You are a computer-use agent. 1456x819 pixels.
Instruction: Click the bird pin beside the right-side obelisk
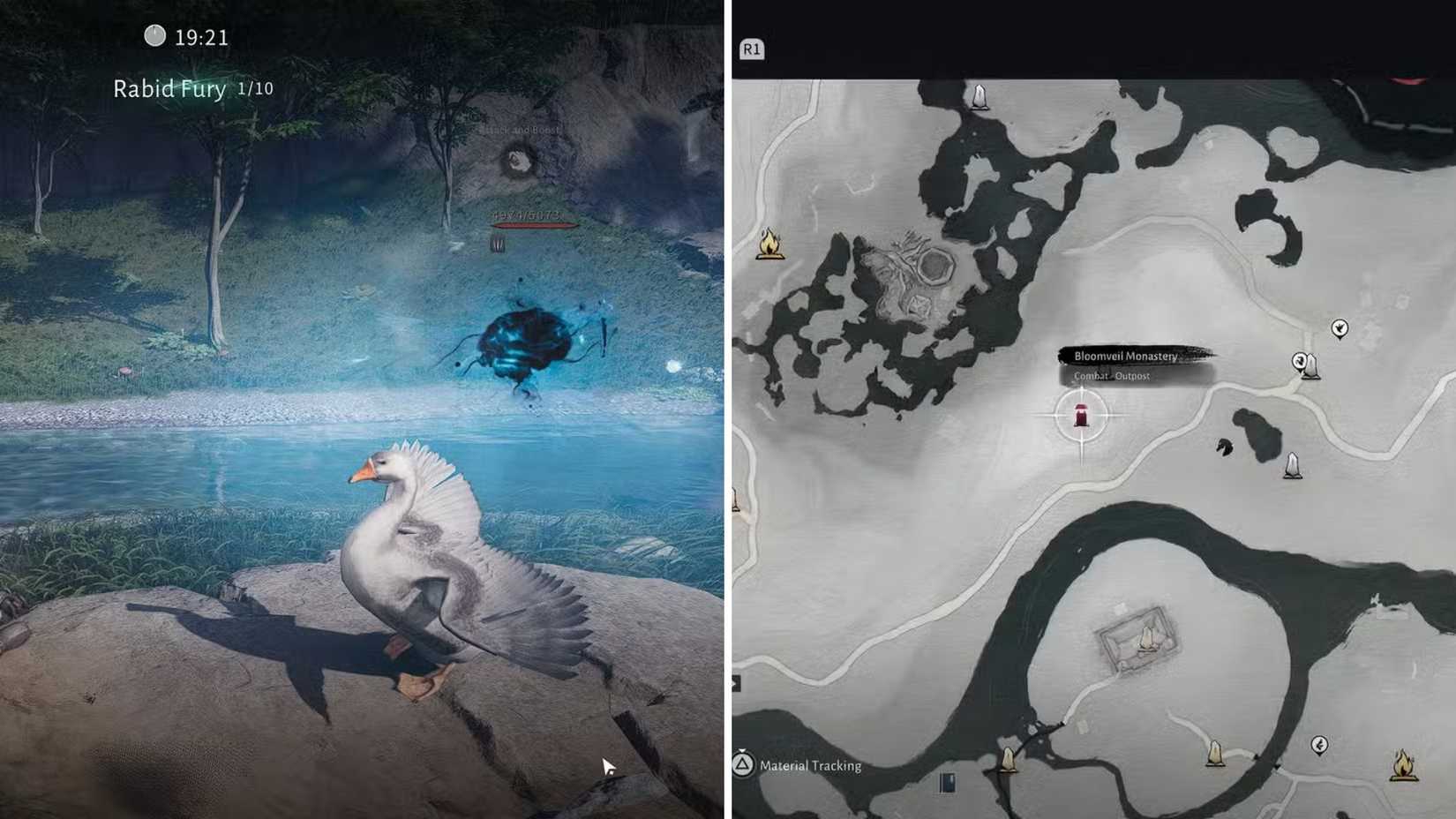point(1299,361)
